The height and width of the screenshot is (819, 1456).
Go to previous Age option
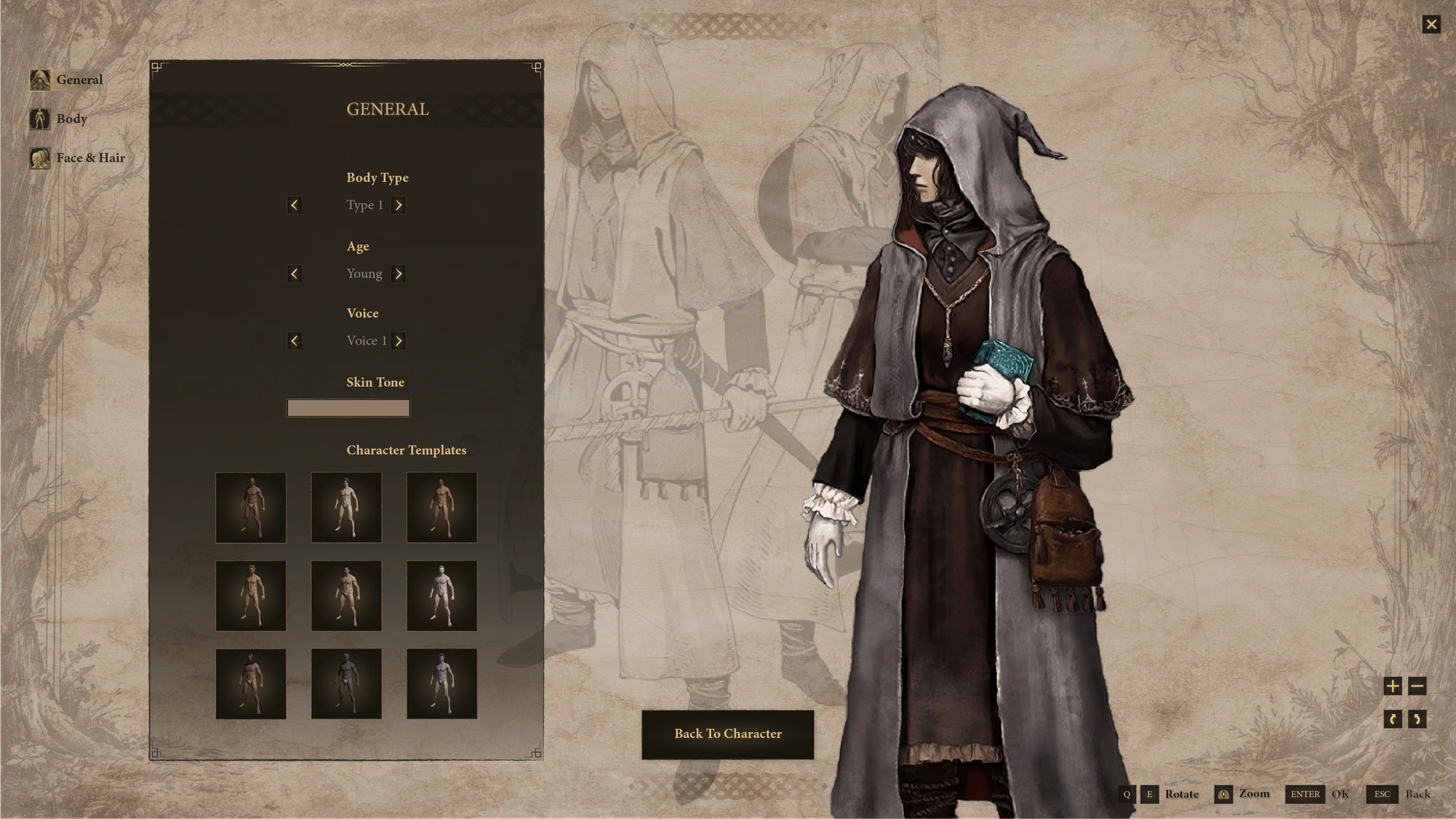pos(294,274)
